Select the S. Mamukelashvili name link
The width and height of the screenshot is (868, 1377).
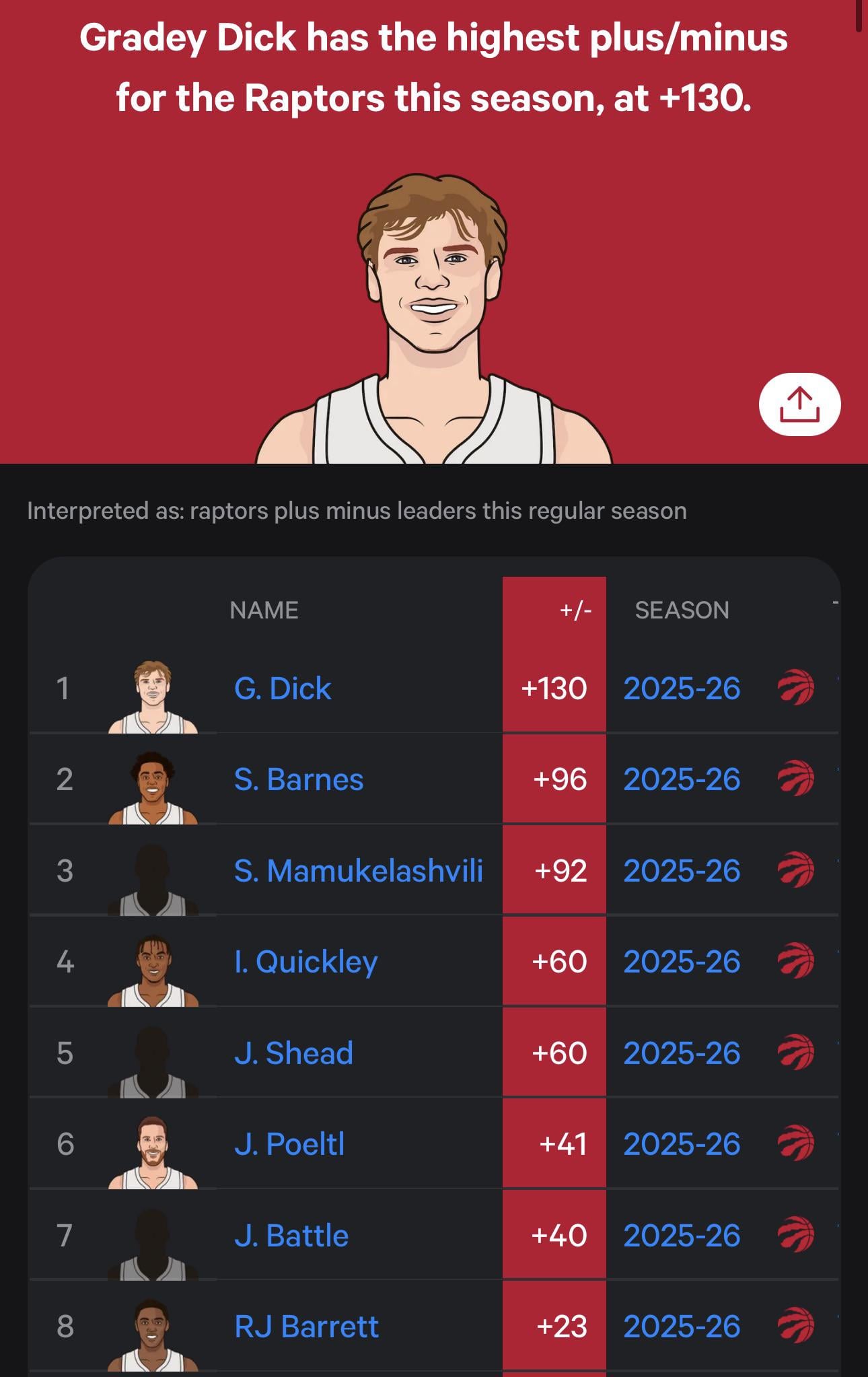click(358, 871)
